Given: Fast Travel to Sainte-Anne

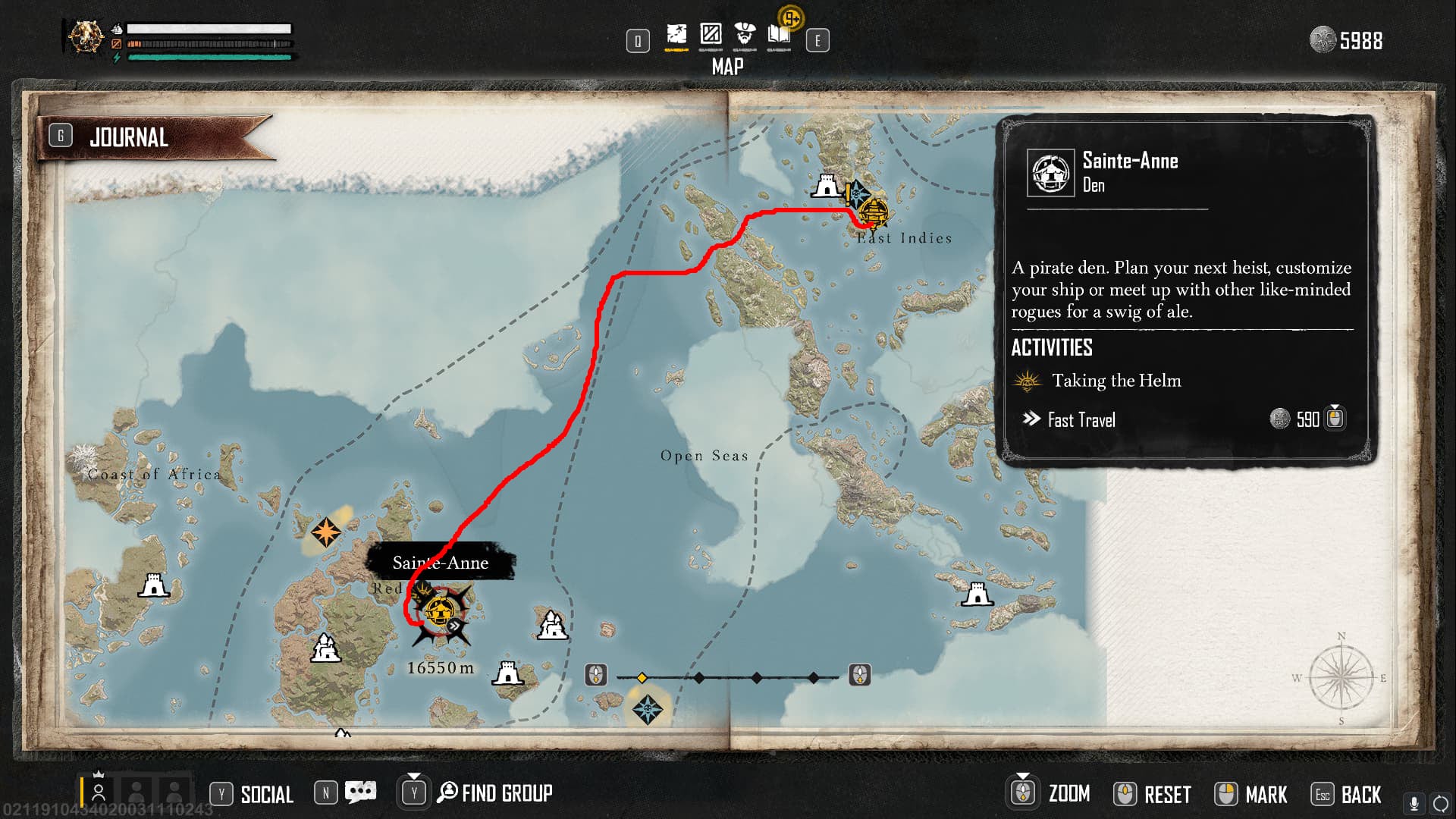Looking at the screenshot, I should pos(1081,419).
